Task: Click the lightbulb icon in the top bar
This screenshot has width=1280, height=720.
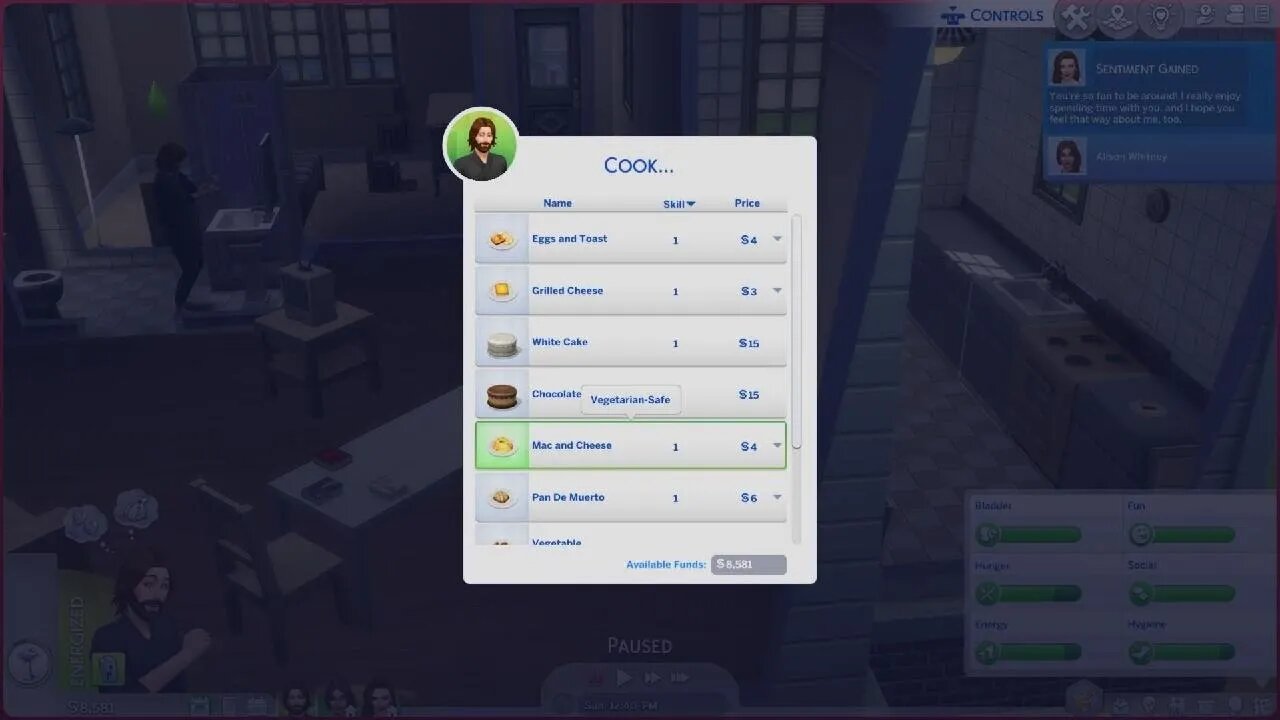Action: click(x=1160, y=16)
